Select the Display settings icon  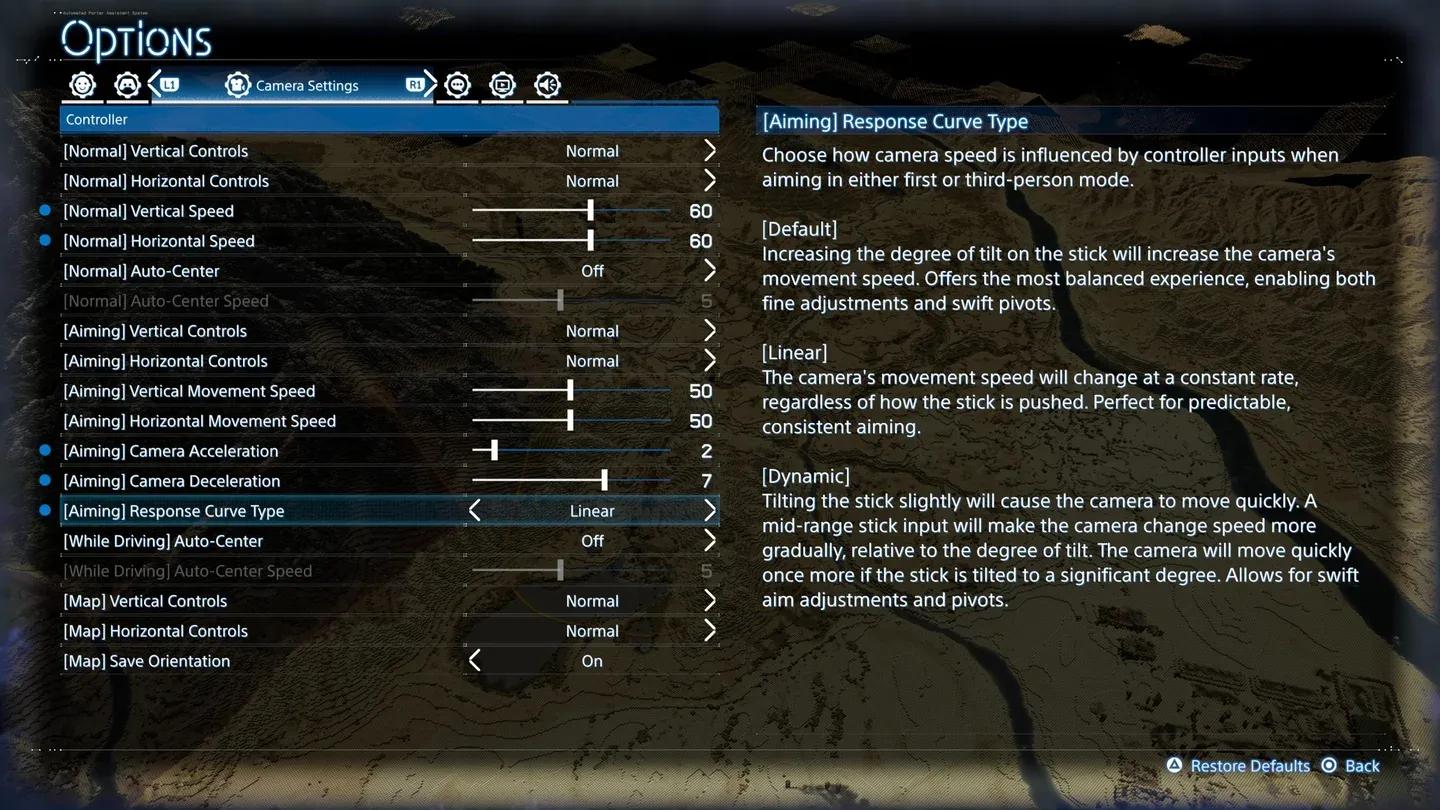(x=502, y=84)
